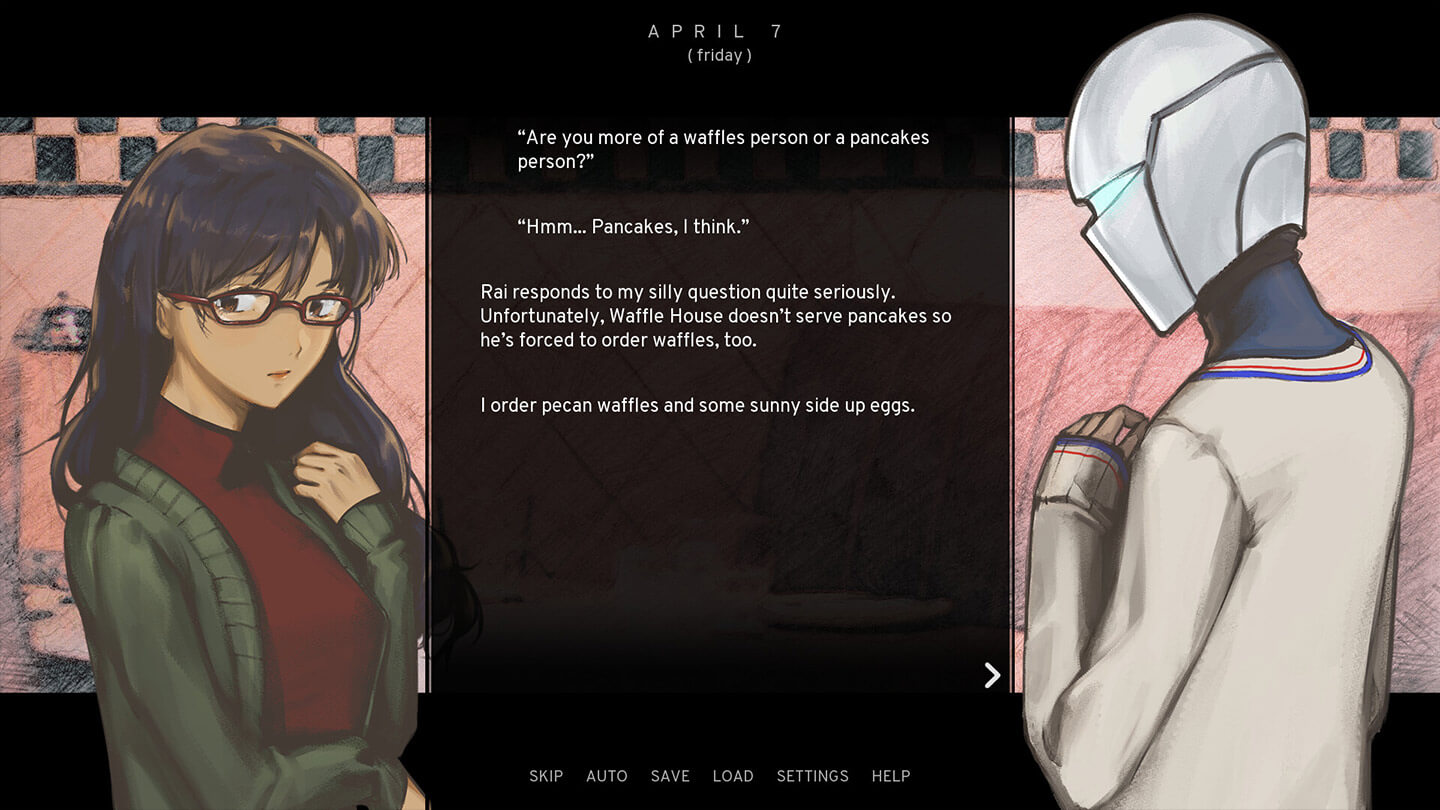Open the SAVE screen

point(670,776)
